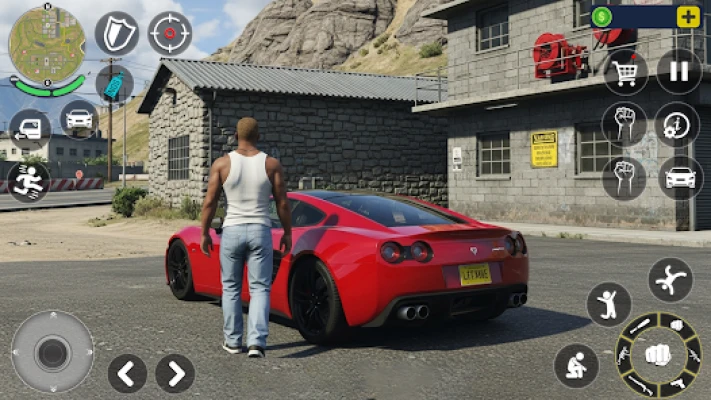Select the pistol in the weapon wheel
Image resolution: width=711 pixels, height=400 pixels.
point(678,382)
